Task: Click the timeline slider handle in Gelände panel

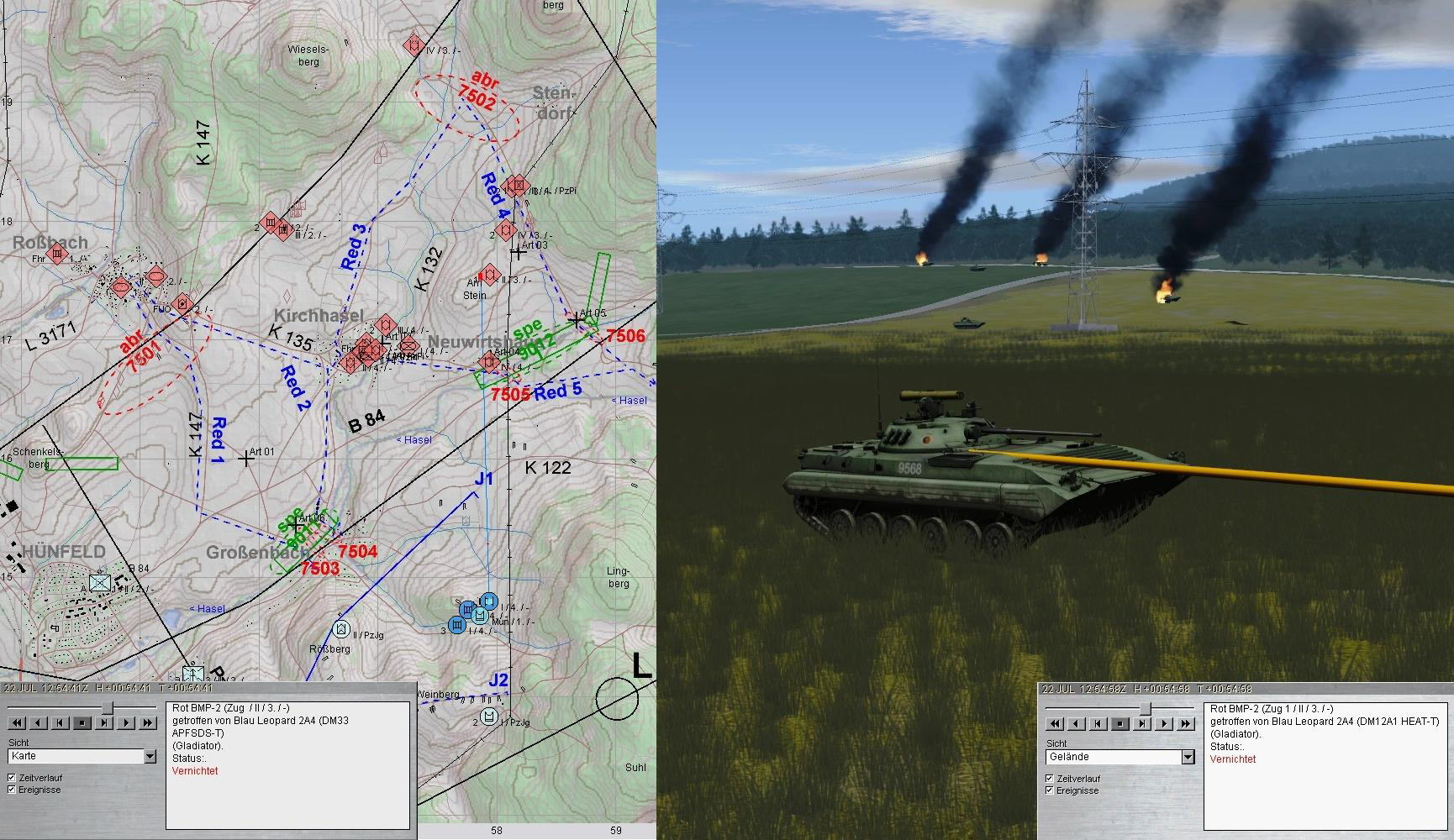Action: tap(1146, 709)
